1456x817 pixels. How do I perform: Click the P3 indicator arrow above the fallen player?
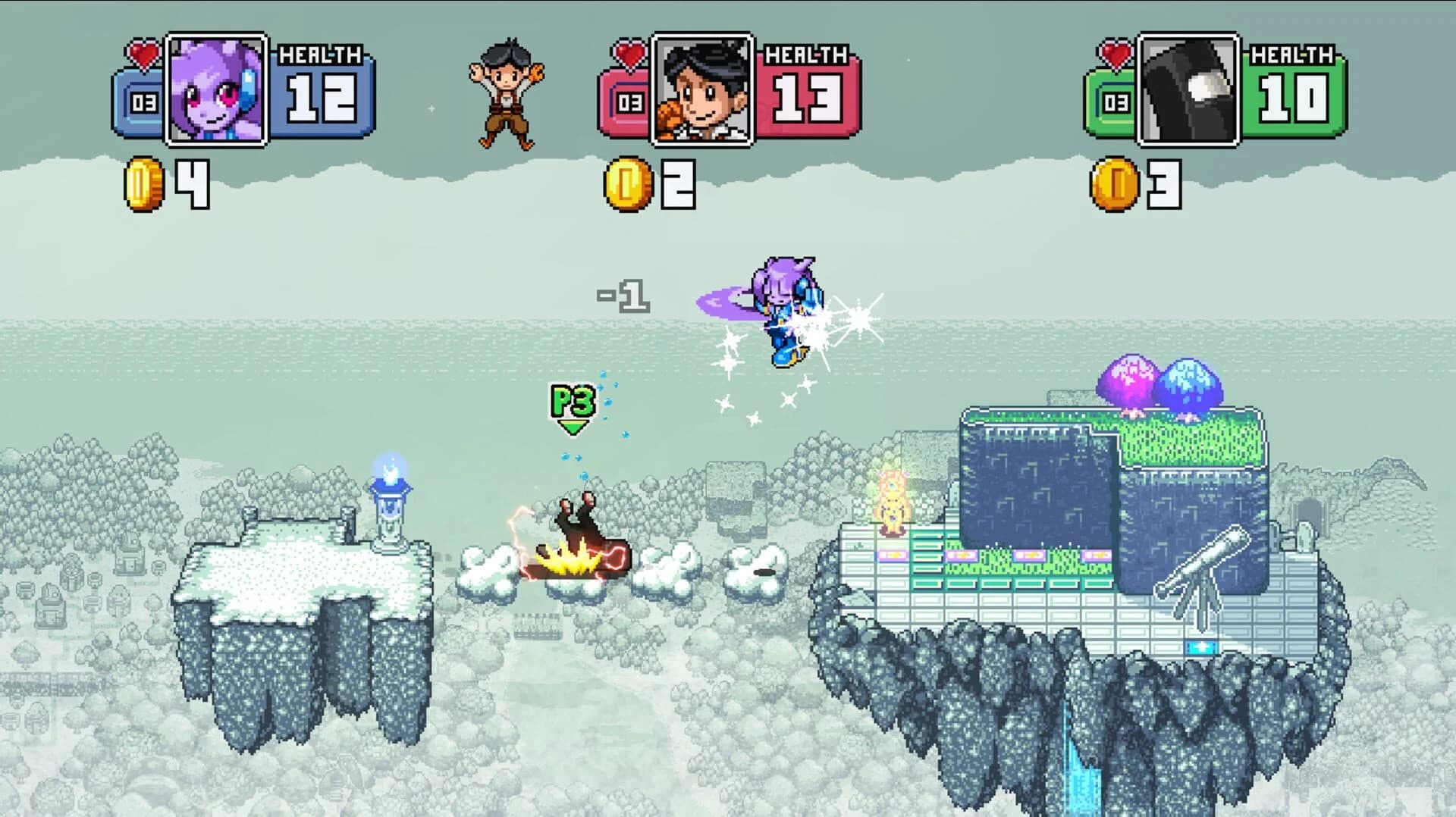coord(573,409)
